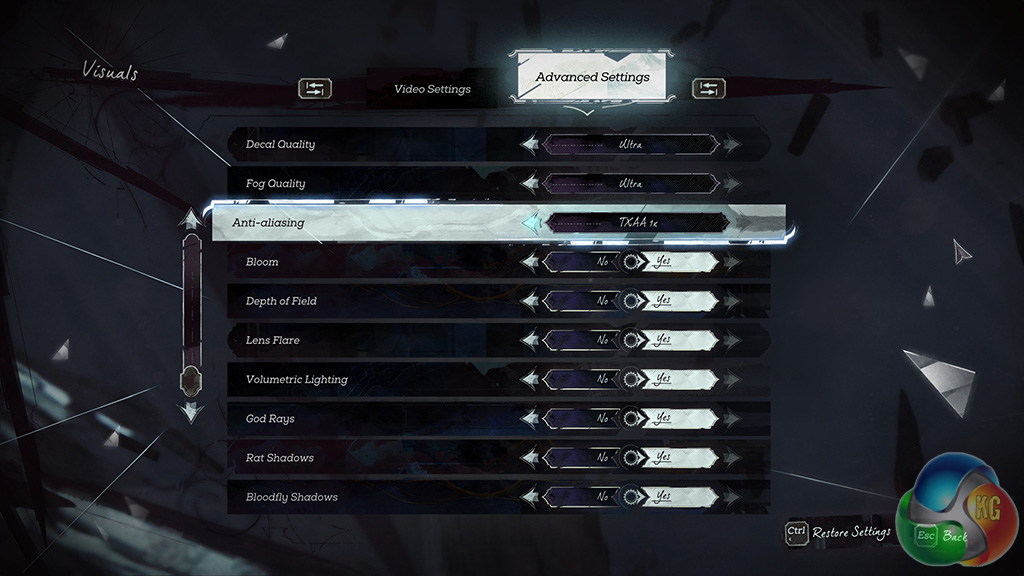This screenshot has height=576, width=1024.
Task: Click Restore Settings
Action: coord(838,533)
